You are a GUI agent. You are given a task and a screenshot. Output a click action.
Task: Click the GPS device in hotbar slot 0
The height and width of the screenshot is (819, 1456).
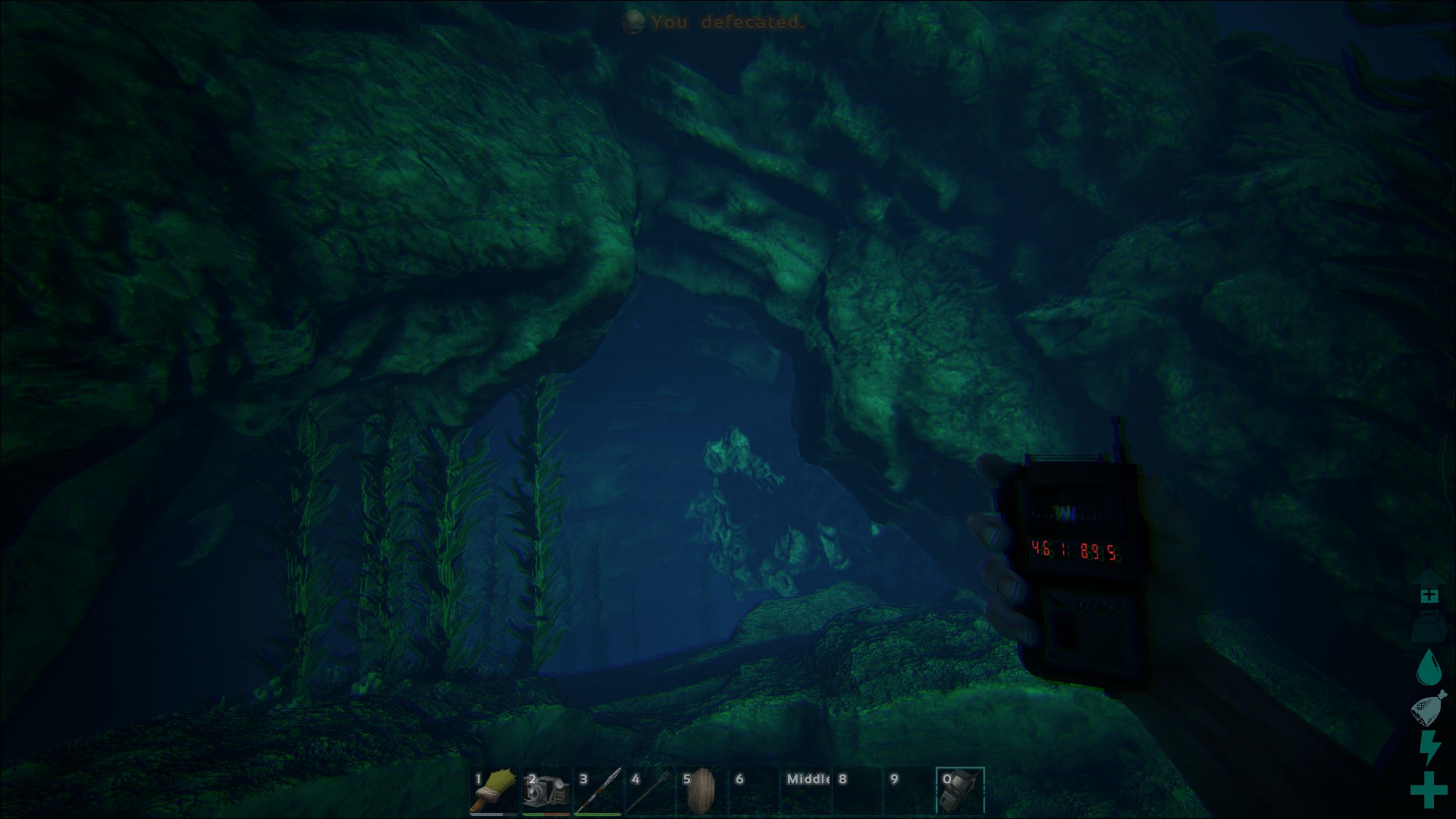(960, 791)
